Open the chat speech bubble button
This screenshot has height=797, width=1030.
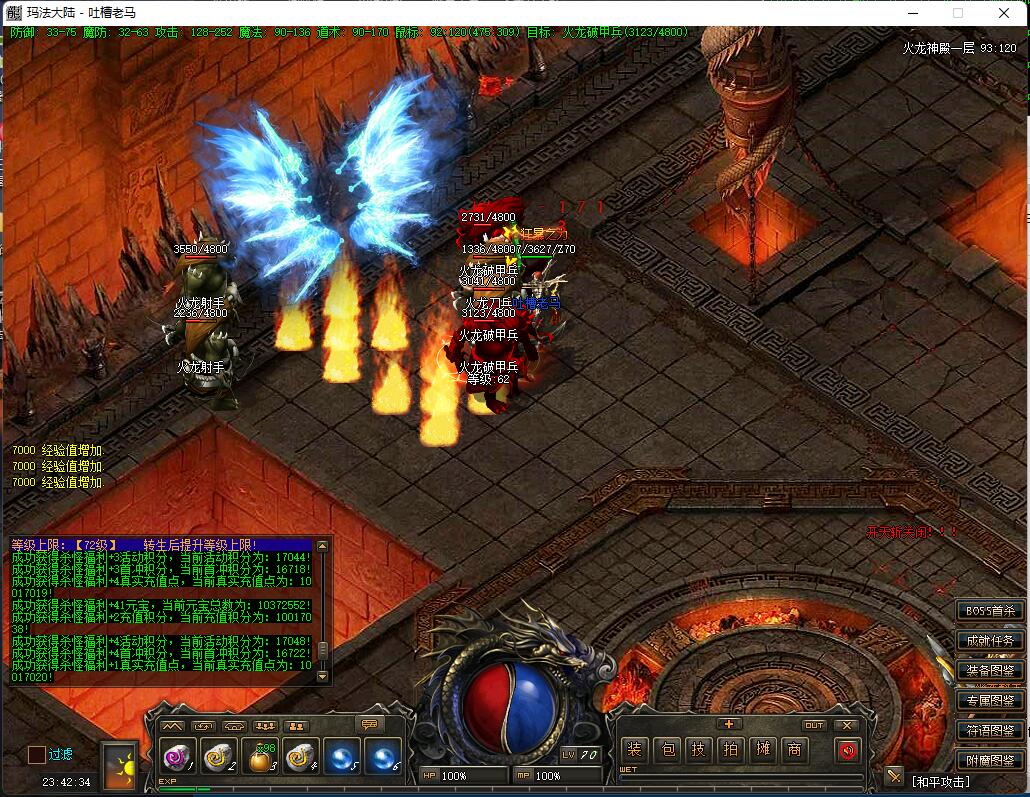(x=369, y=725)
